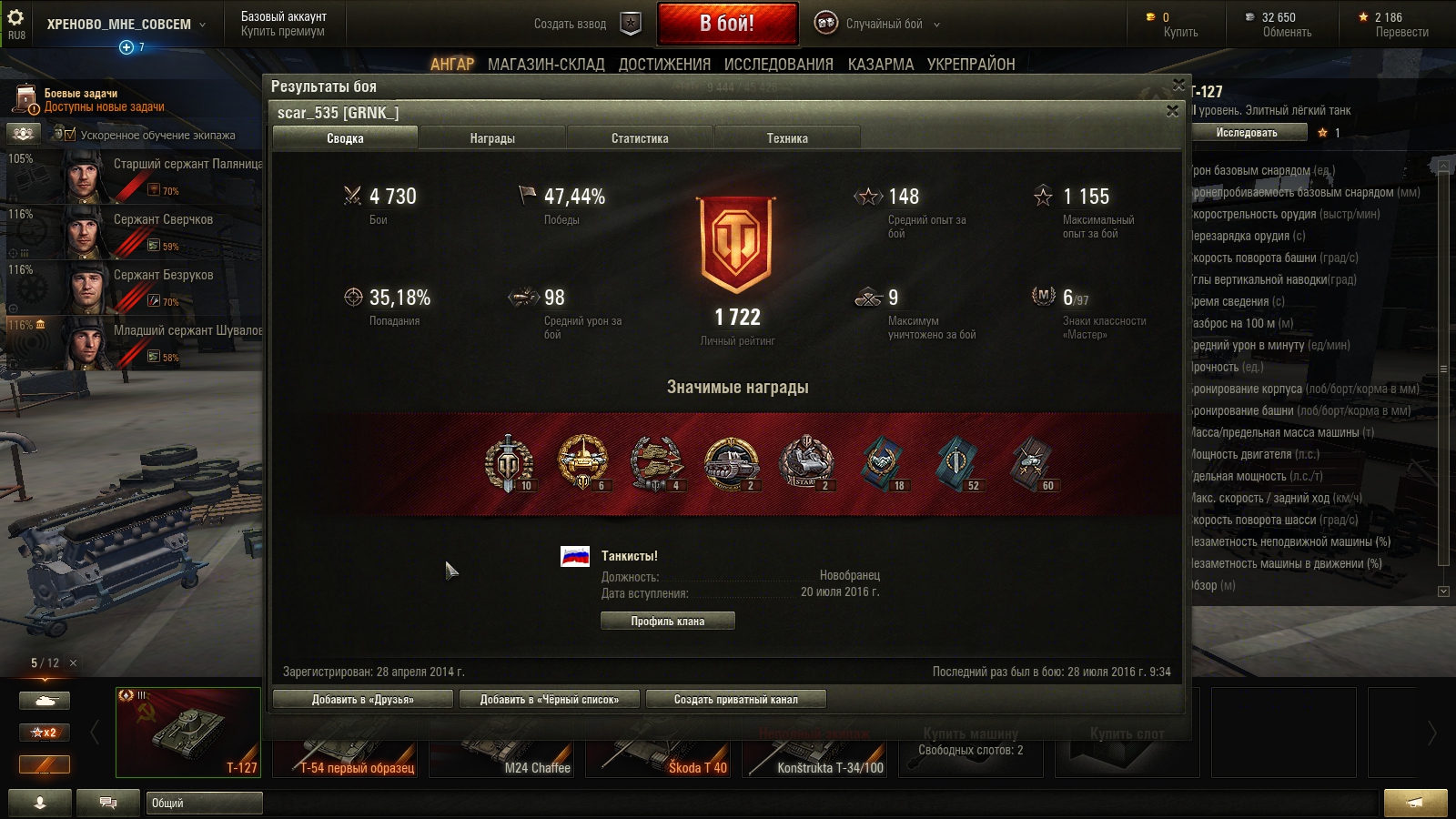Open «Профиль клана» button
This screenshot has width=1456, height=819.
click(x=667, y=621)
